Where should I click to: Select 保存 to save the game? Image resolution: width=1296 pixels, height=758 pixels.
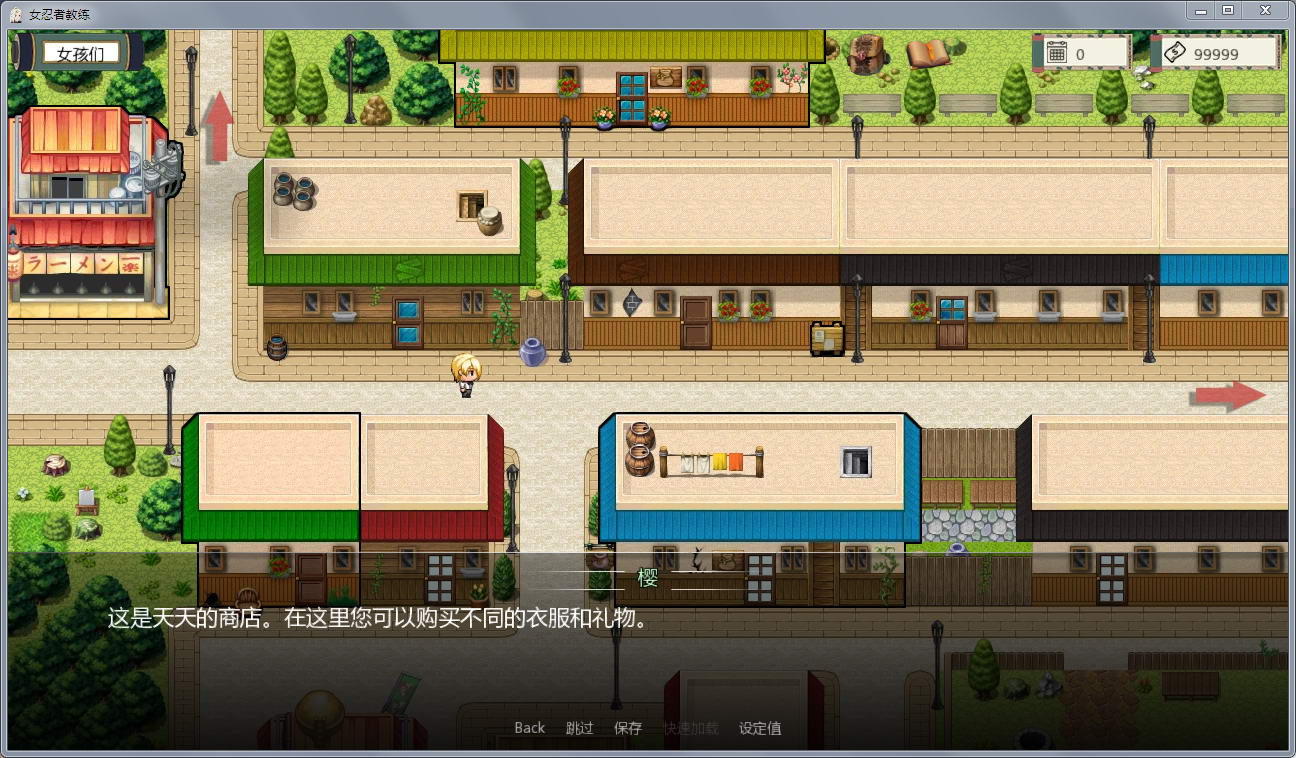click(x=627, y=728)
